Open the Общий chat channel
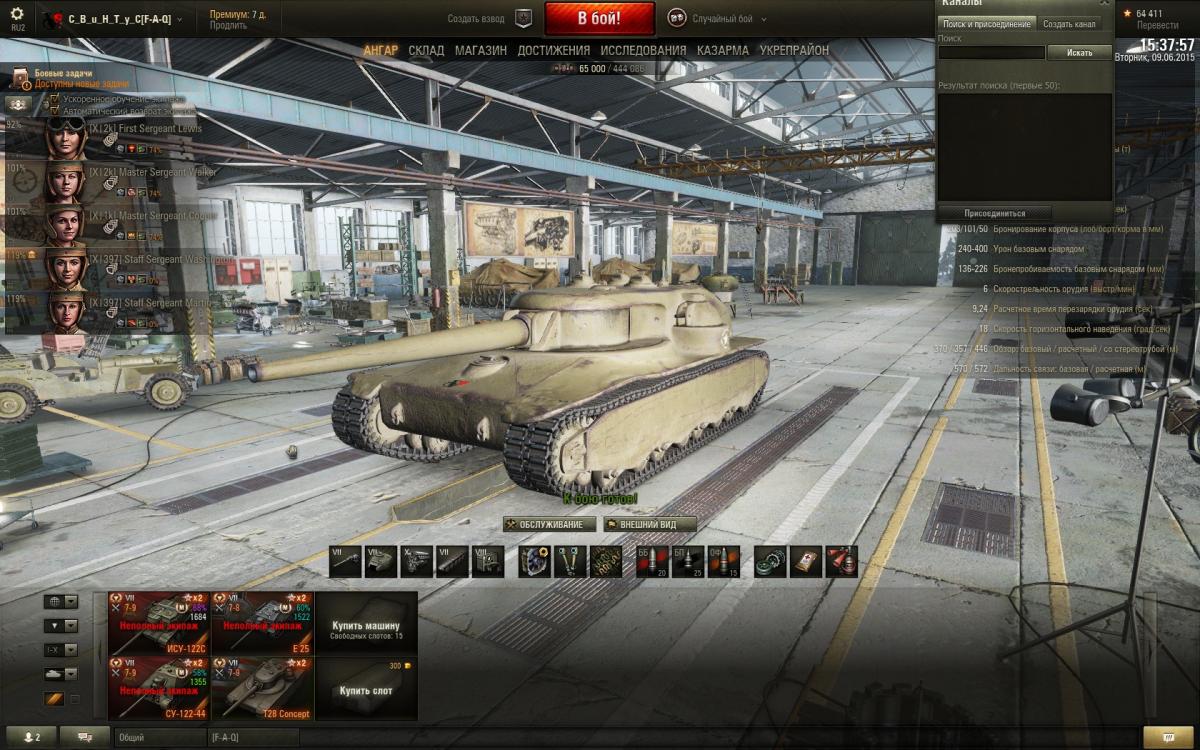This screenshot has height=750, width=1200. click(x=160, y=737)
